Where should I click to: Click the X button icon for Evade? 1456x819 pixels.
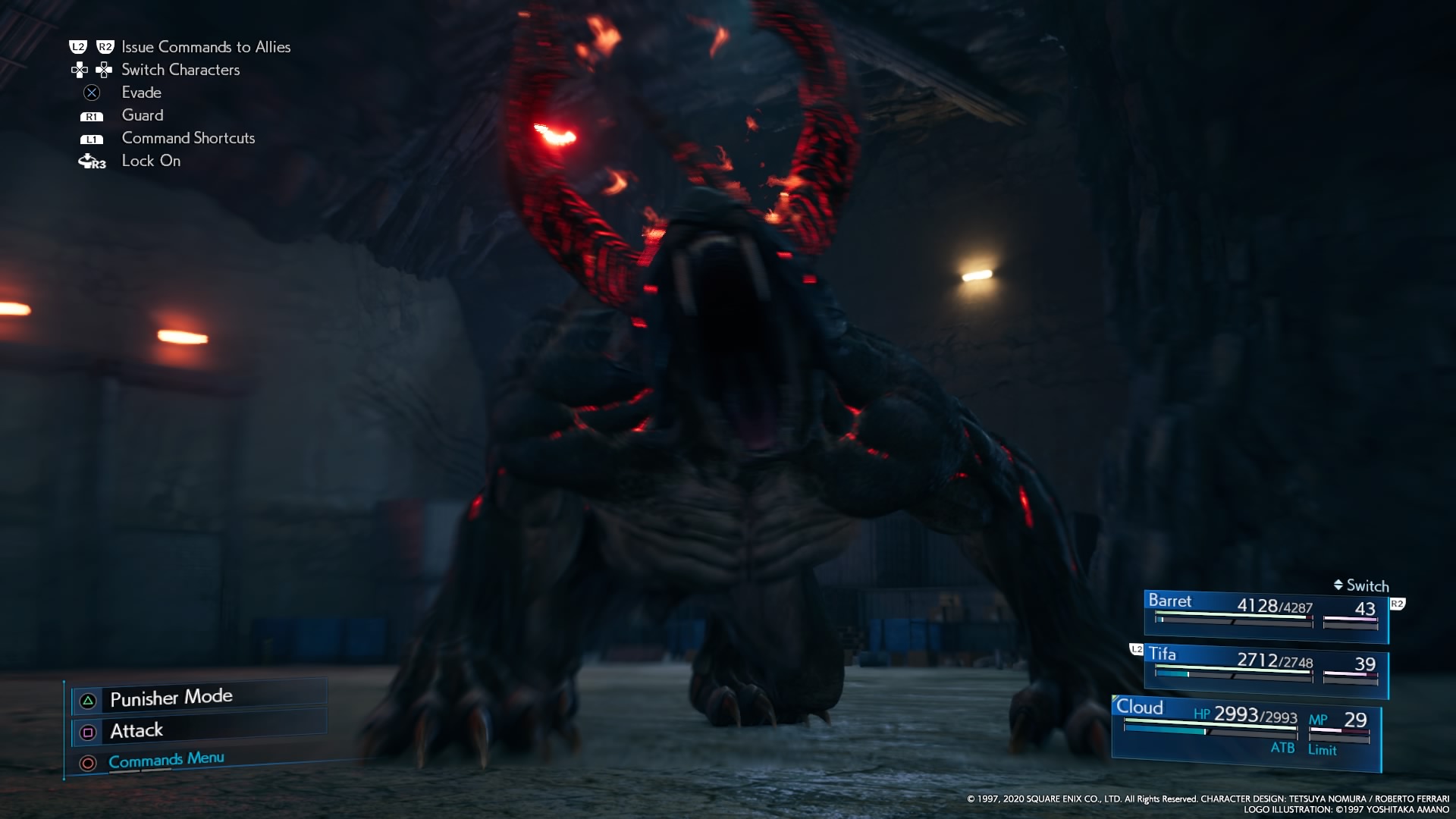(93, 93)
